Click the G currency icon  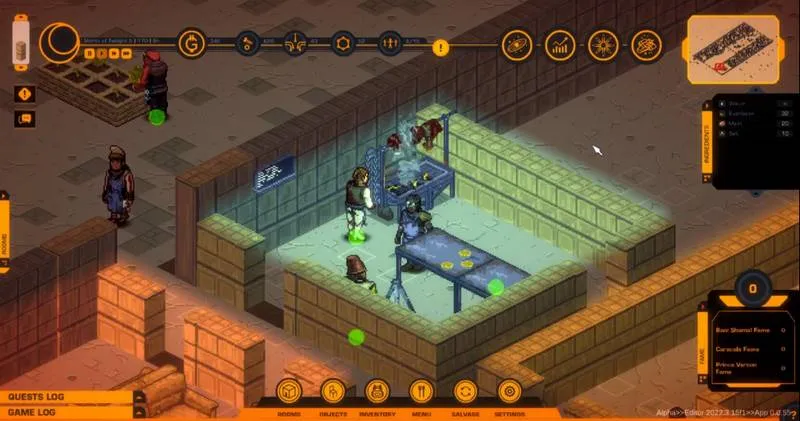coord(191,43)
